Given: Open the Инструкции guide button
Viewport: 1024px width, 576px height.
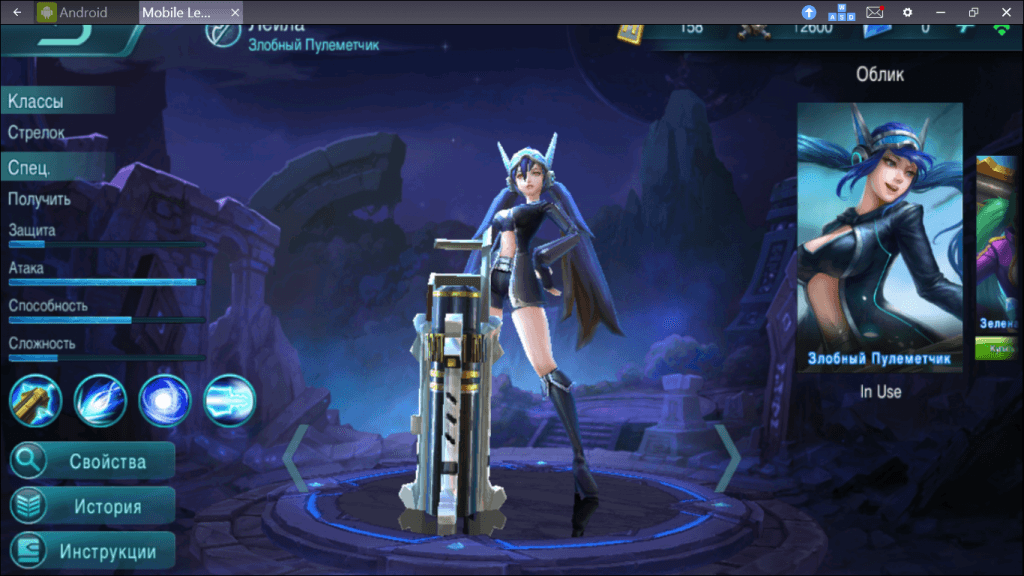Looking at the screenshot, I should pyautogui.click(x=93, y=551).
